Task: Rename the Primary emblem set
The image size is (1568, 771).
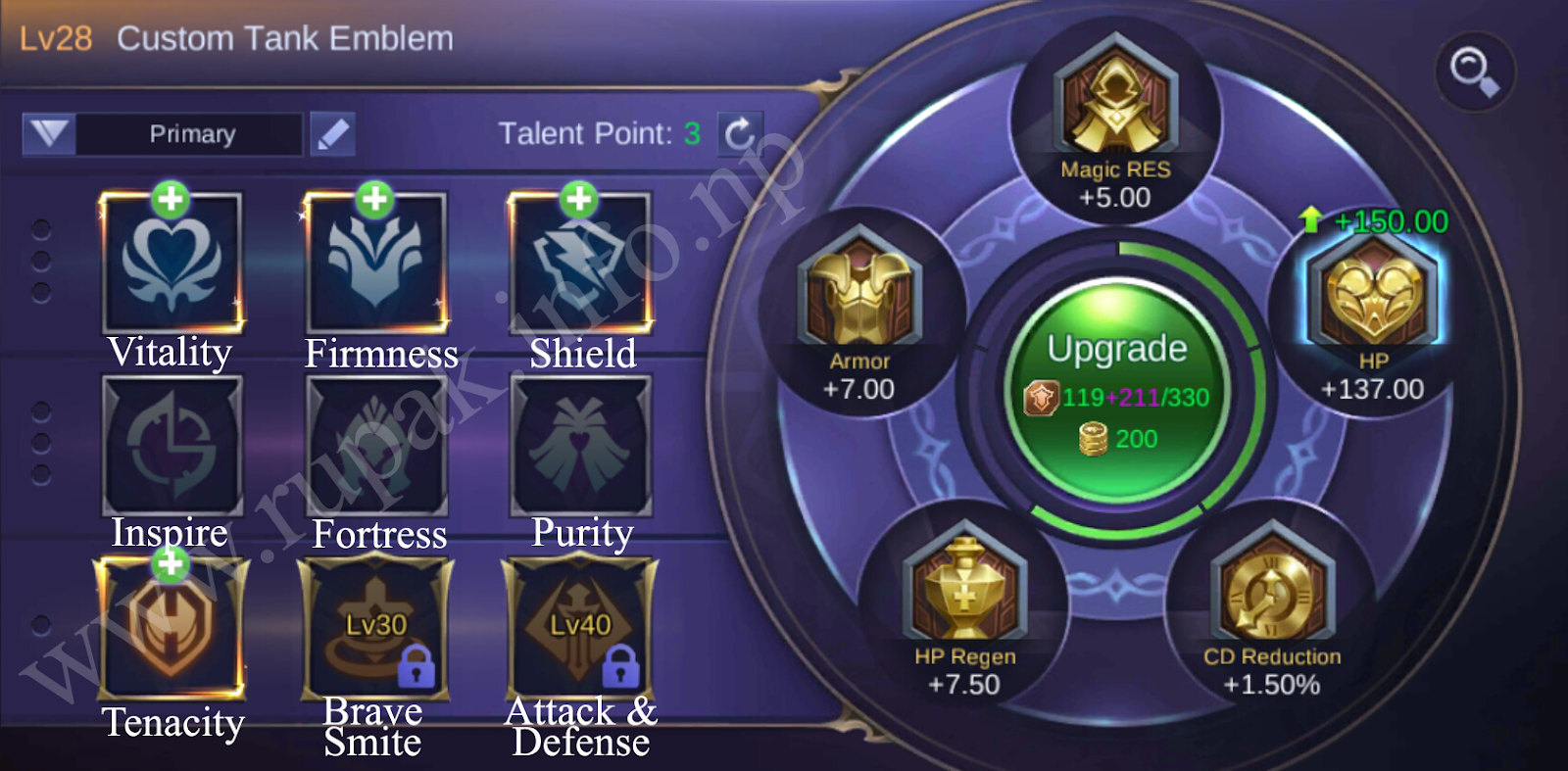Action: point(331,133)
